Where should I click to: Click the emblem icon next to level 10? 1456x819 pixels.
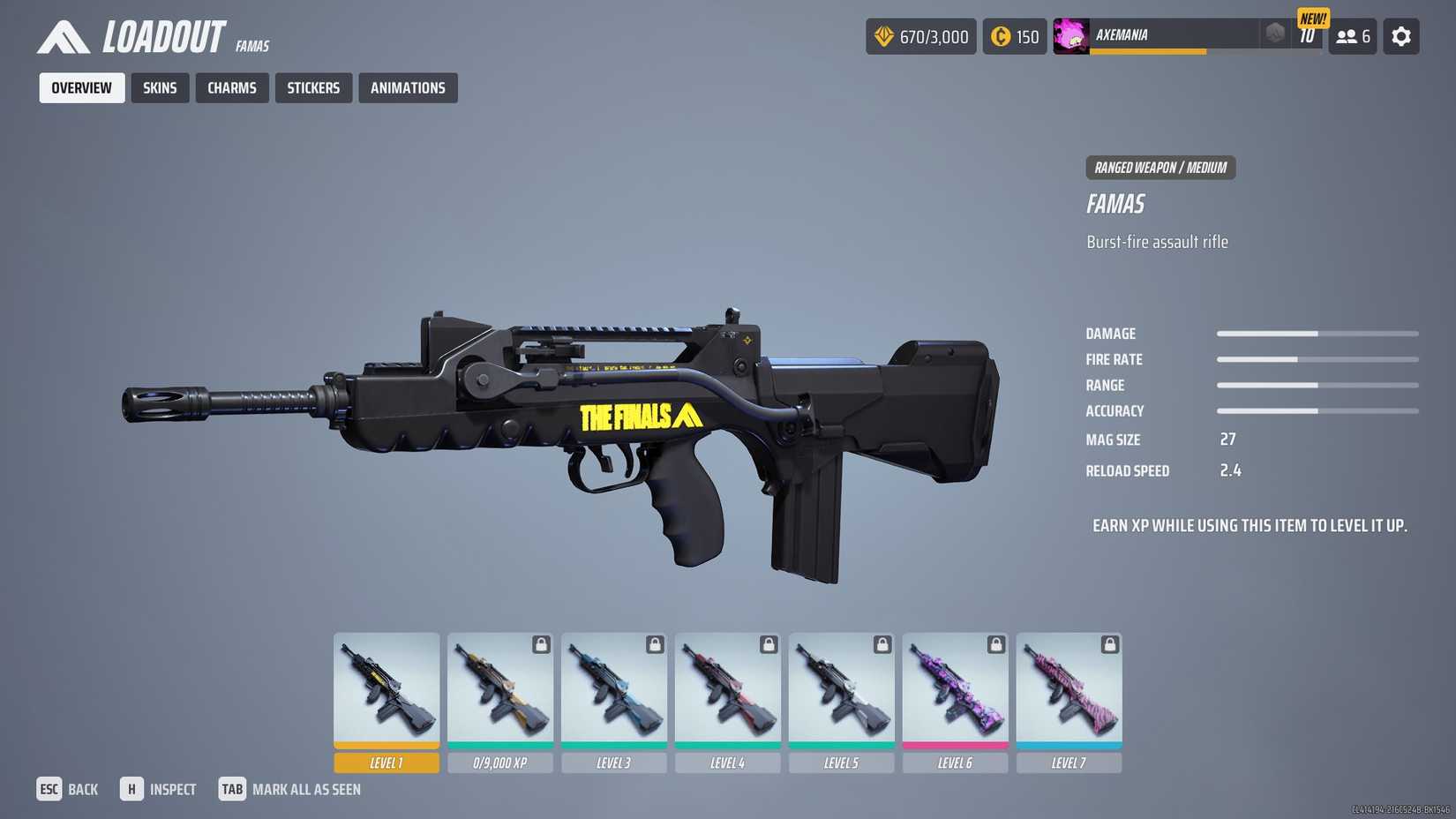(x=1273, y=34)
